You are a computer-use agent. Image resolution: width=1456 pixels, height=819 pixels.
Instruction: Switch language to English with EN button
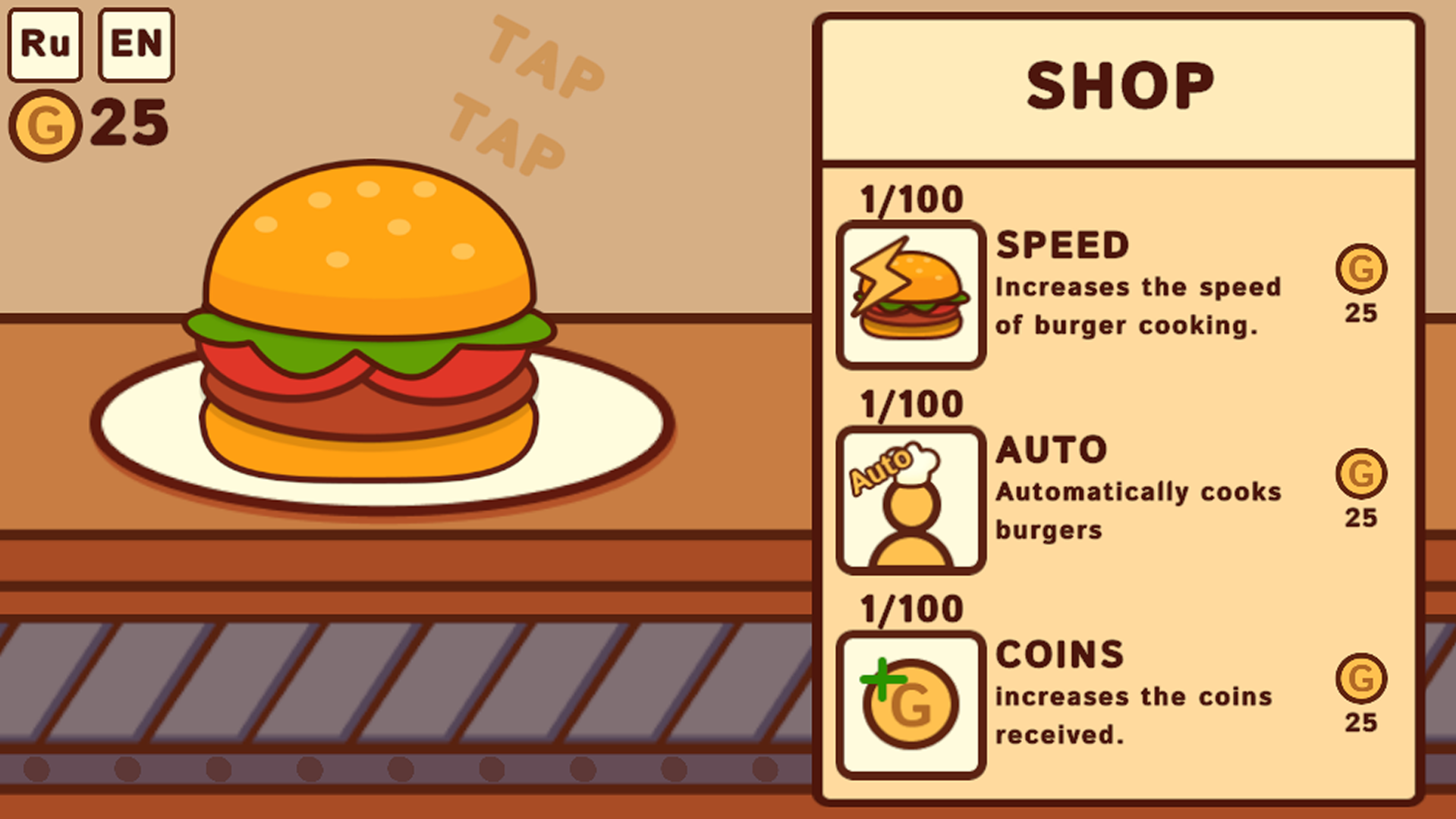click(x=135, y=43)
